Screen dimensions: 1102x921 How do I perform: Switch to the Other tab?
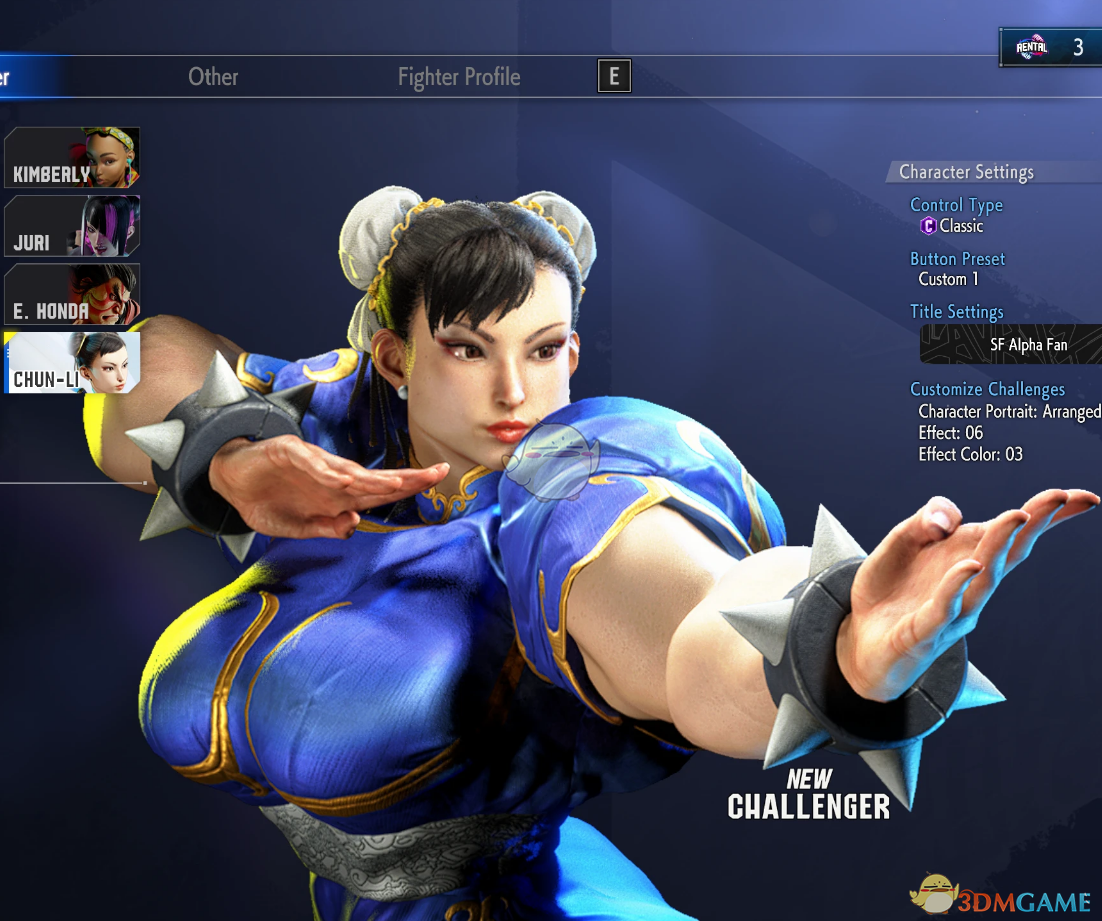[x=213, y=77]
